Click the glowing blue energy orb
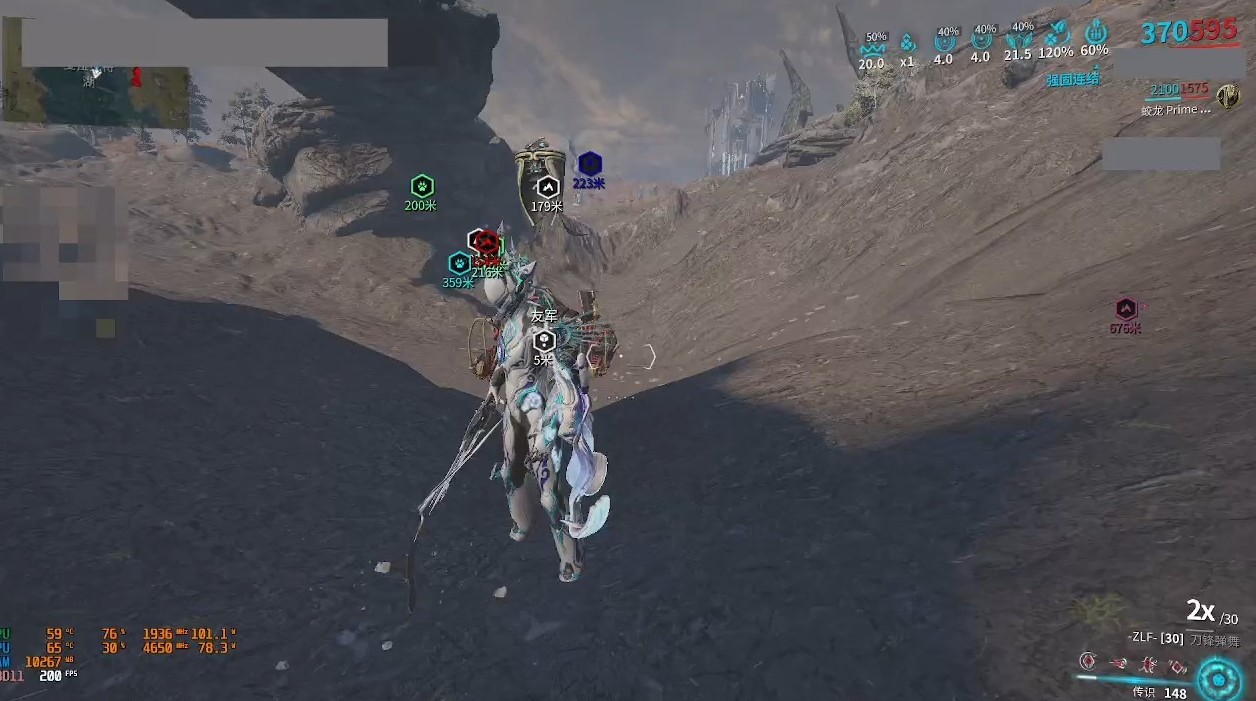Screen dimensions: 1256x701 pyautogui.click(x=1218, y=679)
